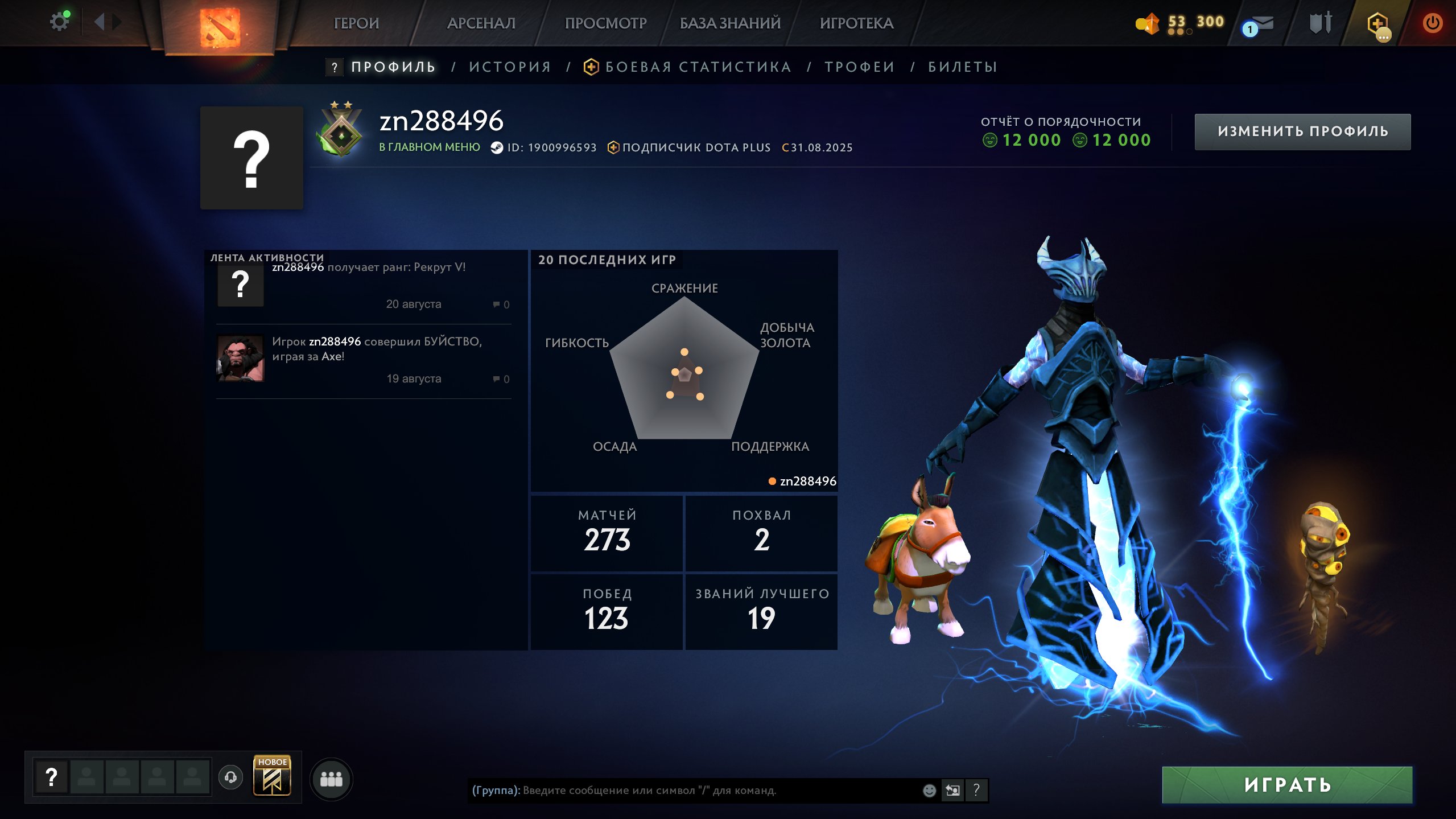The width and height of the screenshot is (1456, 819).
Task: Open БАЗА ЗНАНИЙ section
Action: 730,23
